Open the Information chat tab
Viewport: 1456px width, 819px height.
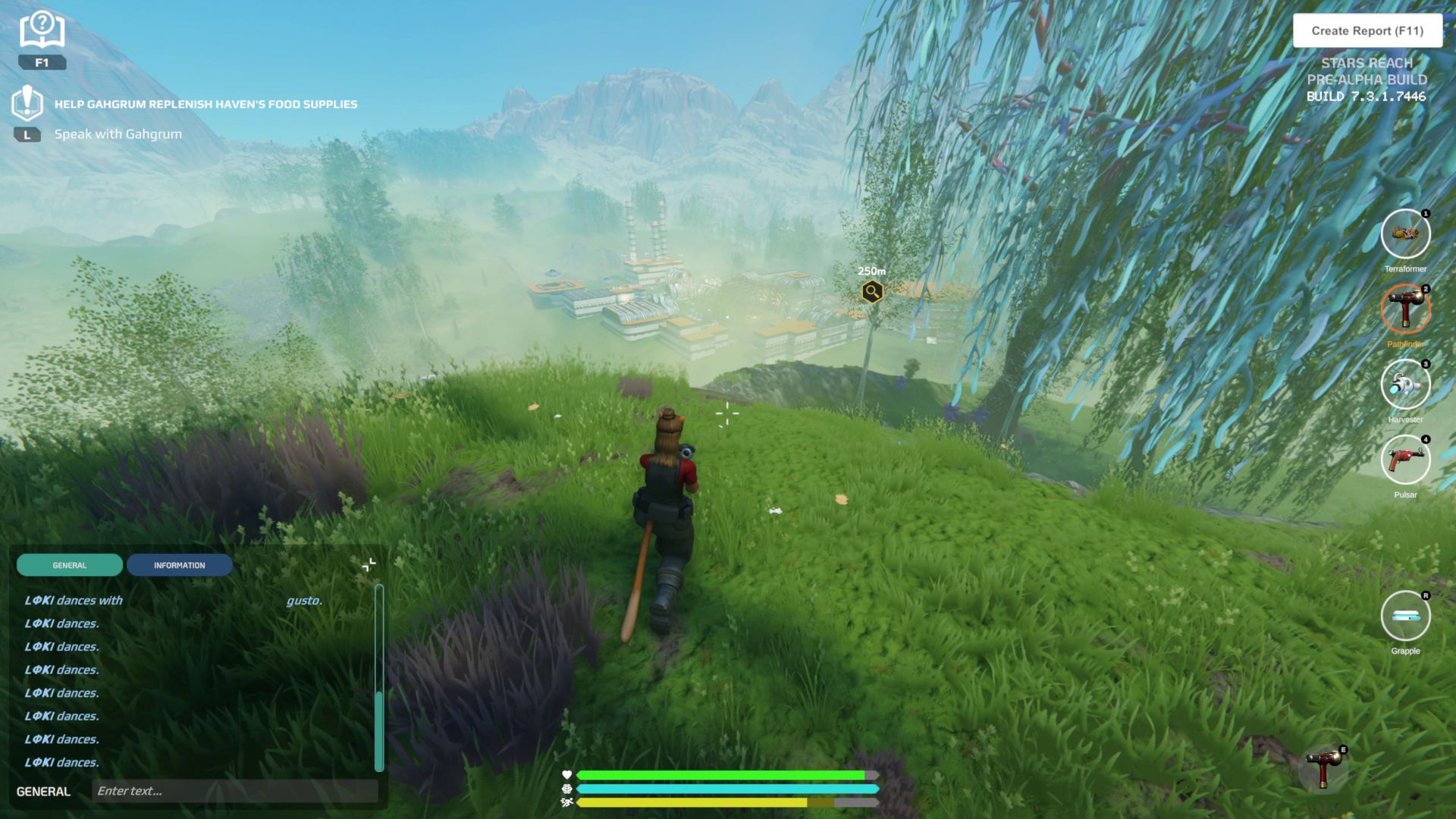[179, 565]
